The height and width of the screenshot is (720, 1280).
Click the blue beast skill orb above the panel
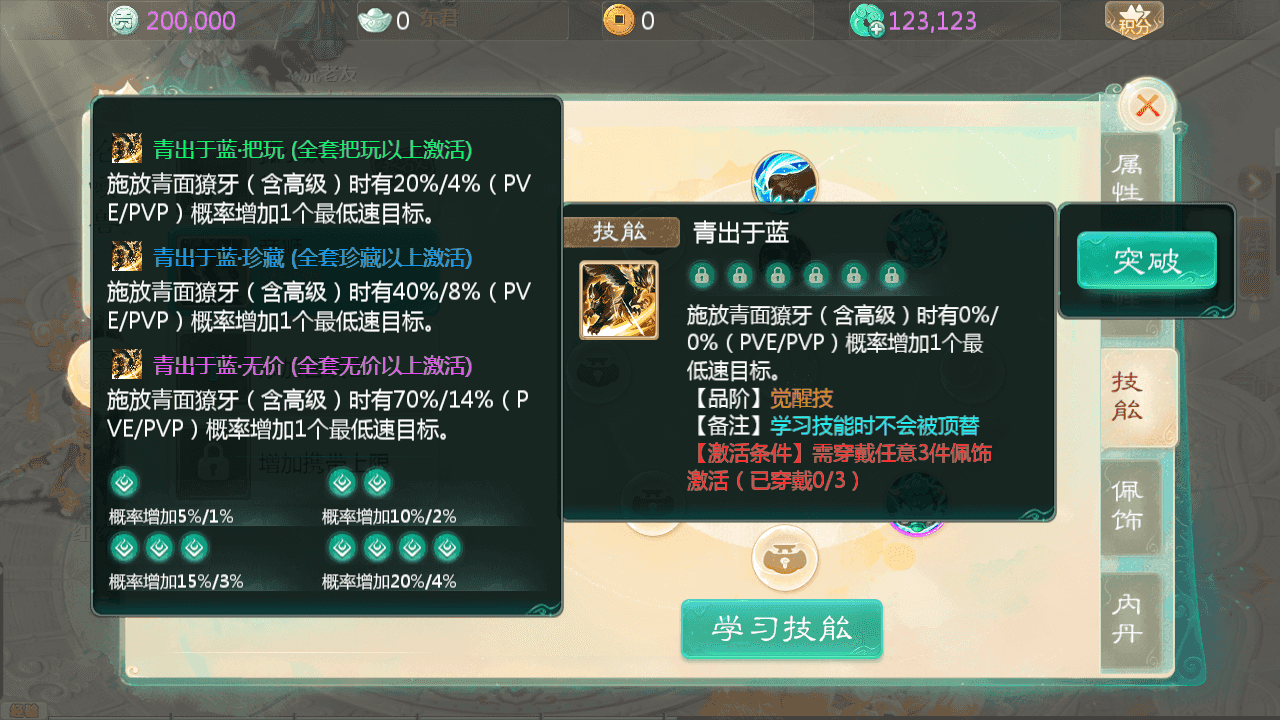783,177
